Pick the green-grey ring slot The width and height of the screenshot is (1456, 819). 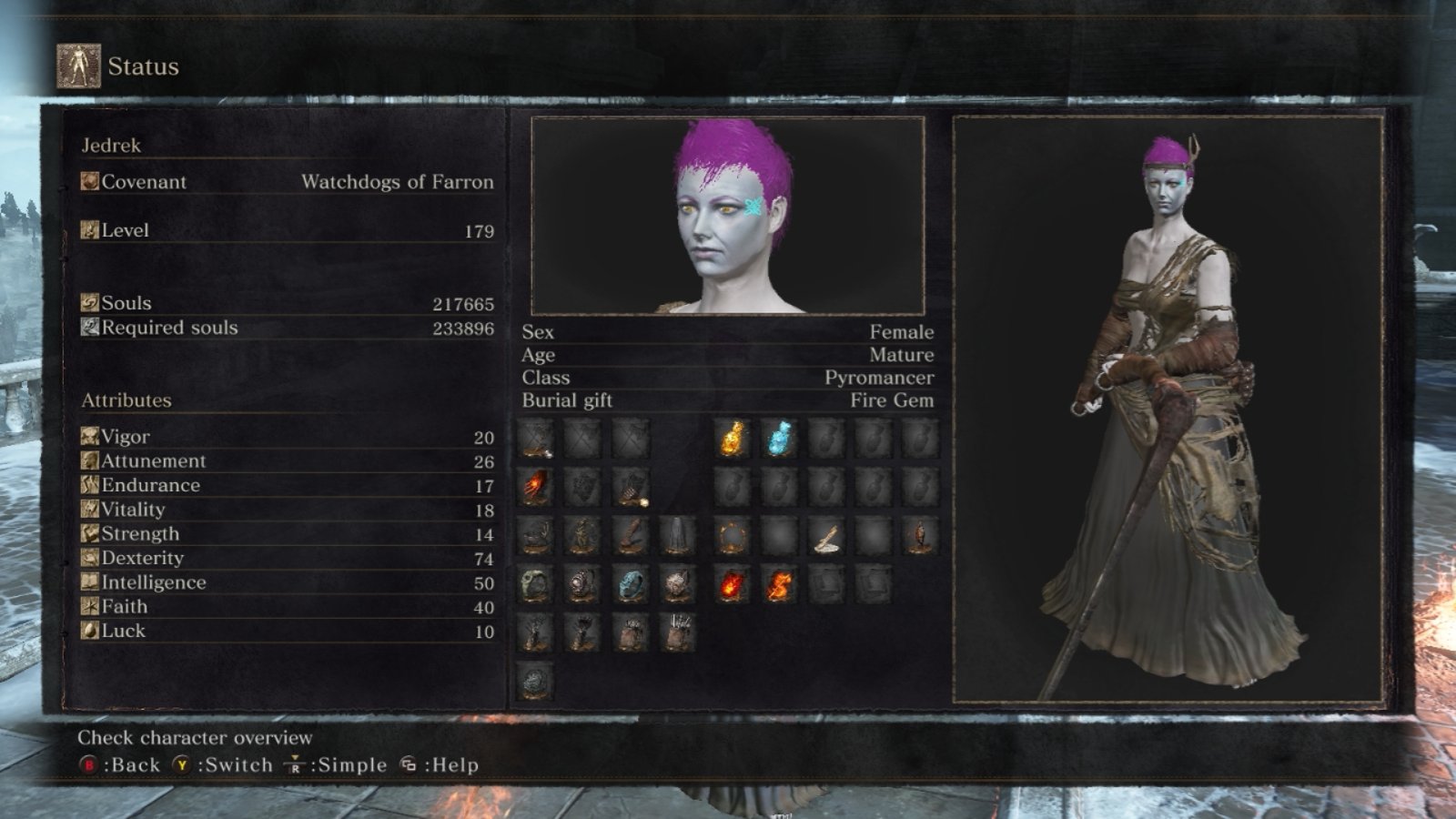pos(536,585)
